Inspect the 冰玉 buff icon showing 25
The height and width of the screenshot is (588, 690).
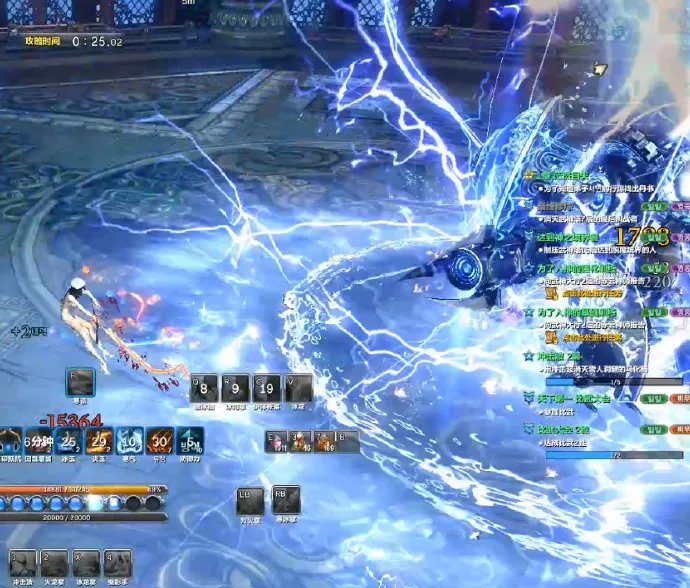point(69,441)
